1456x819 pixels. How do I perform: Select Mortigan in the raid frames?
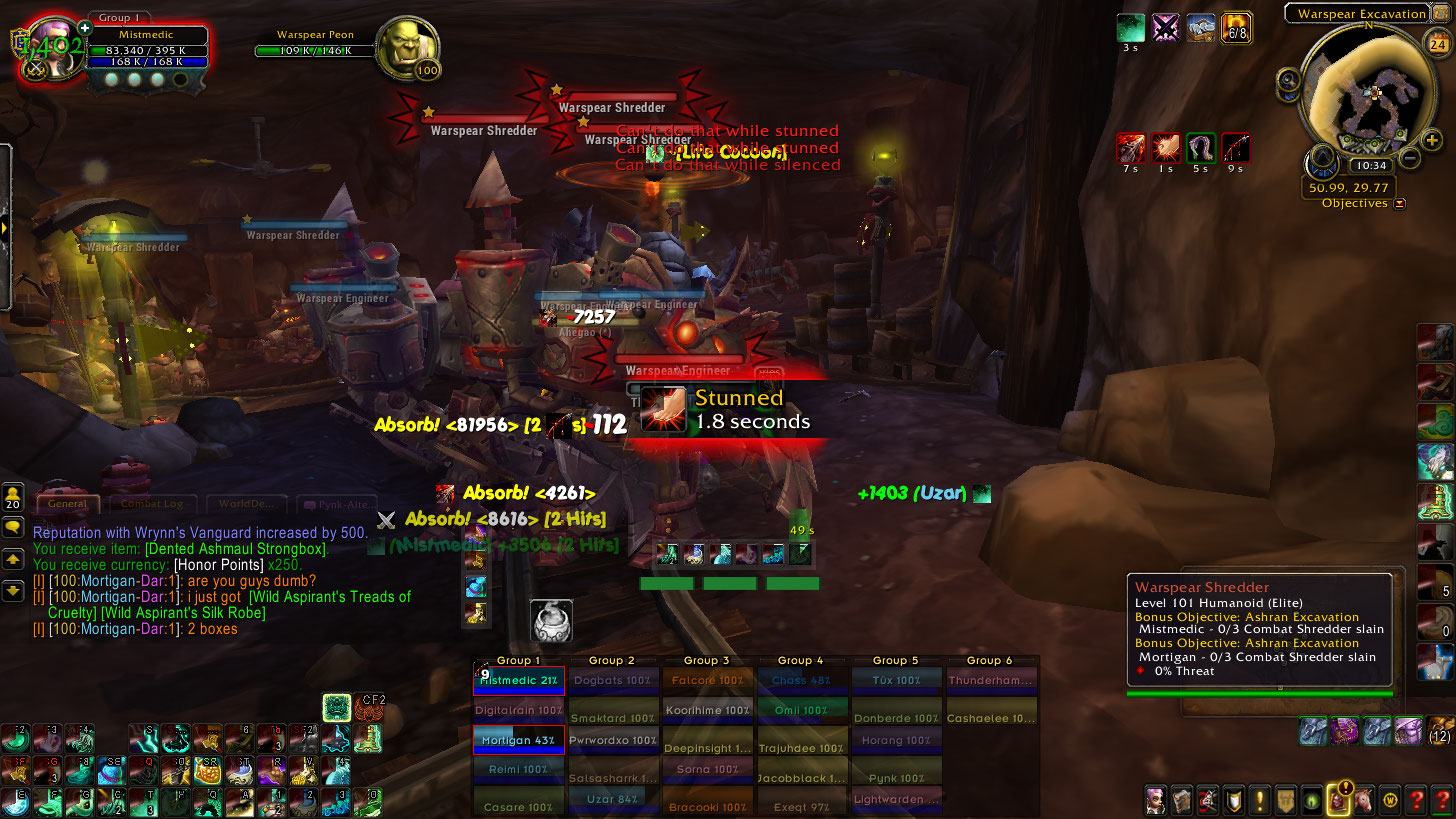[x=518, y=740]
